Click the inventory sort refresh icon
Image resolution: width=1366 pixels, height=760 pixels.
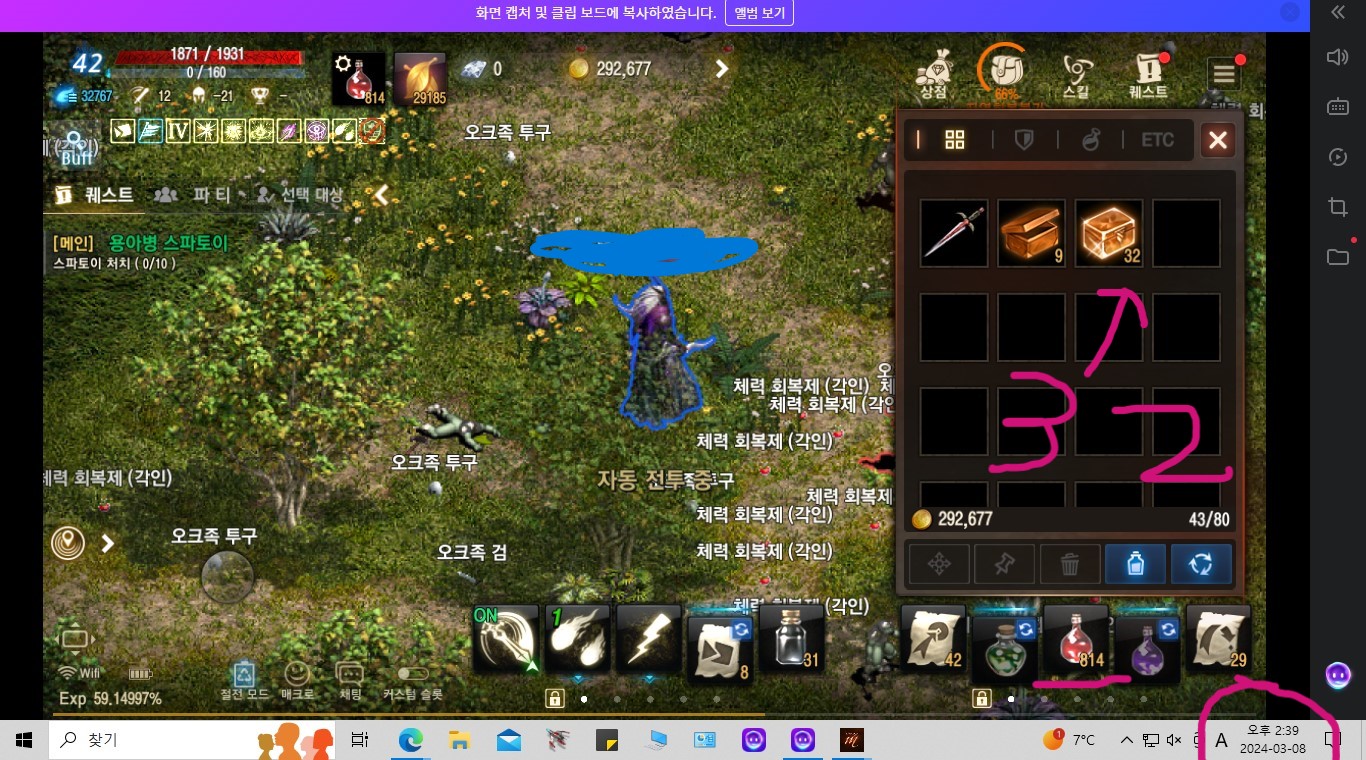[x=1200, y=563]
